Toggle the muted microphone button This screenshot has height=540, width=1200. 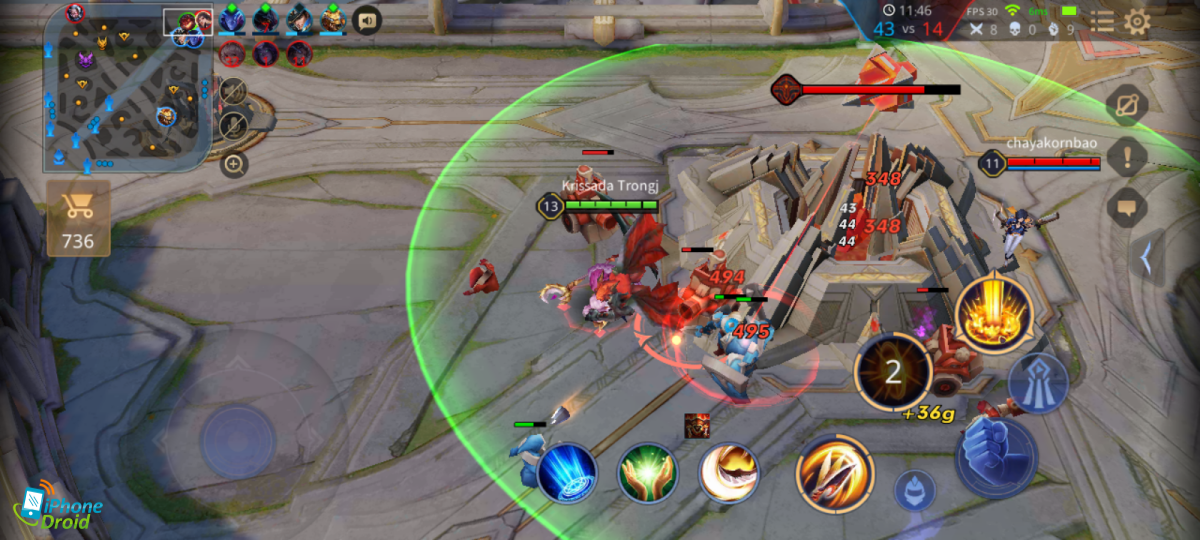pos(233,125)
